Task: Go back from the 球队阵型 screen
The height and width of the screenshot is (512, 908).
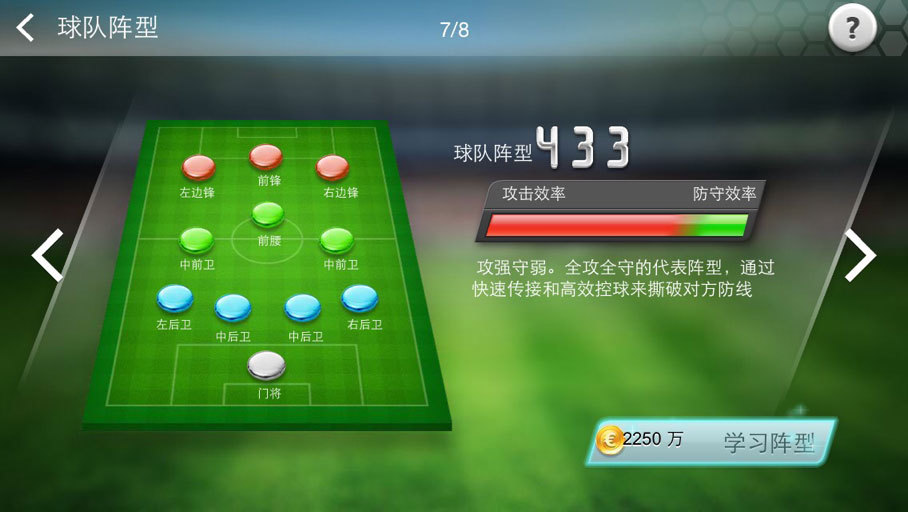Action: point(26,27)
